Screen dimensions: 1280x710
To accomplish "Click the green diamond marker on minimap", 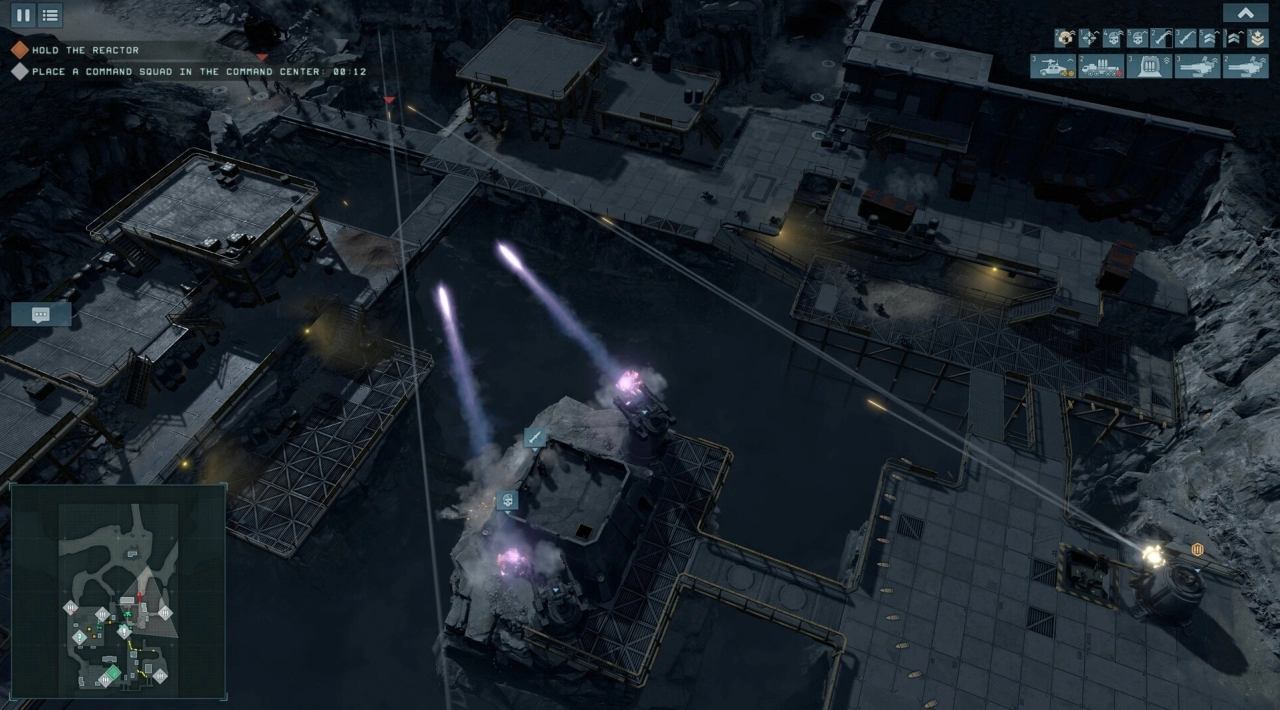I will coord(113,673).
